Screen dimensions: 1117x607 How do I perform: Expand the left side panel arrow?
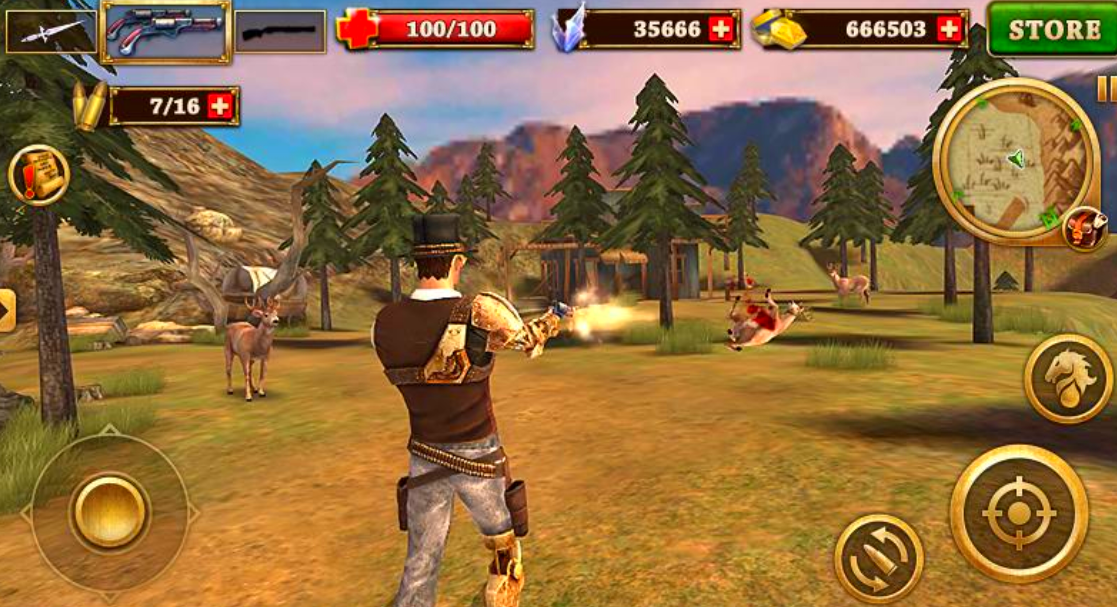(7, 310)
